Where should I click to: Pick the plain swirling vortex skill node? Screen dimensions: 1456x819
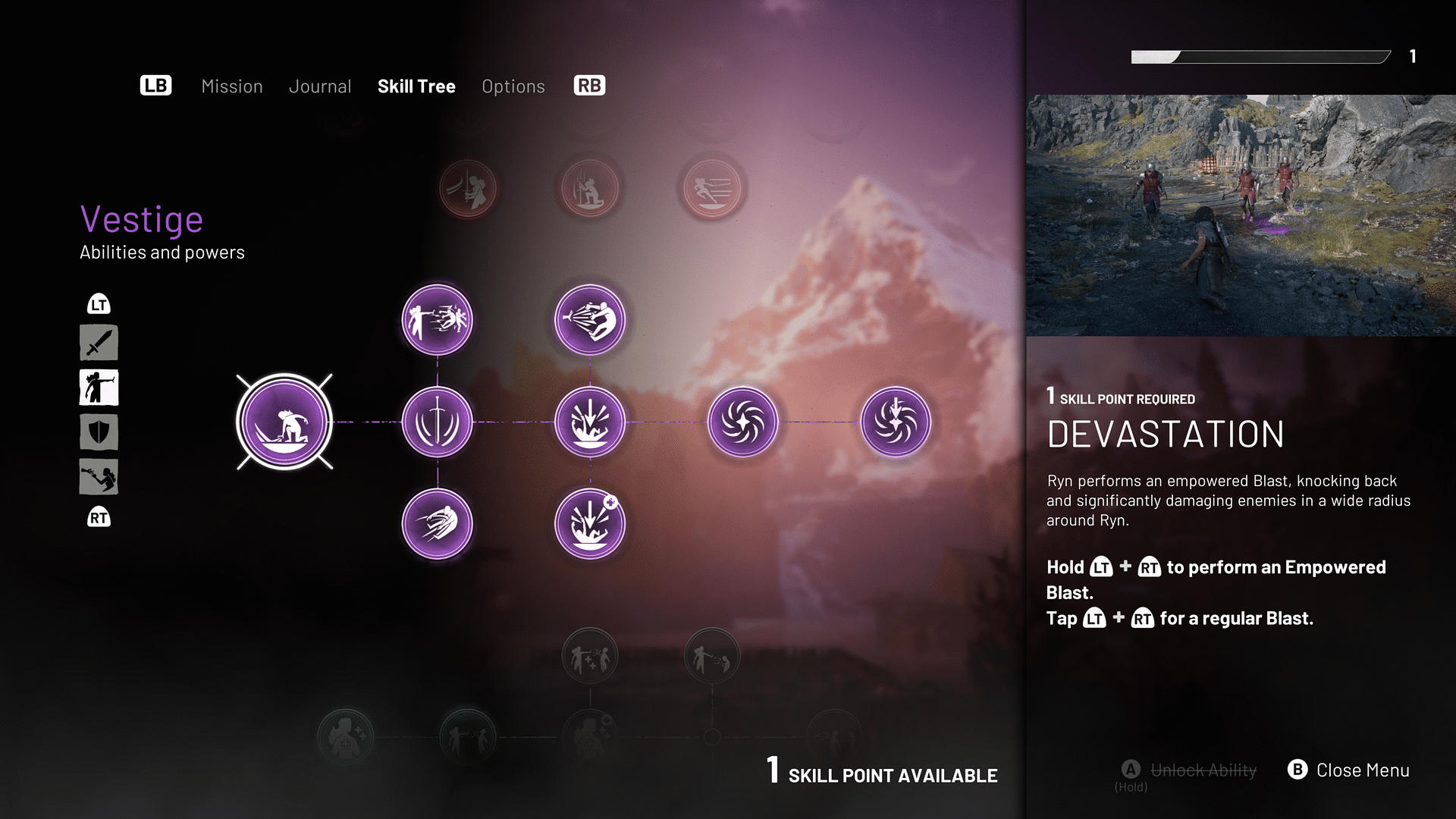coord(742,422)
